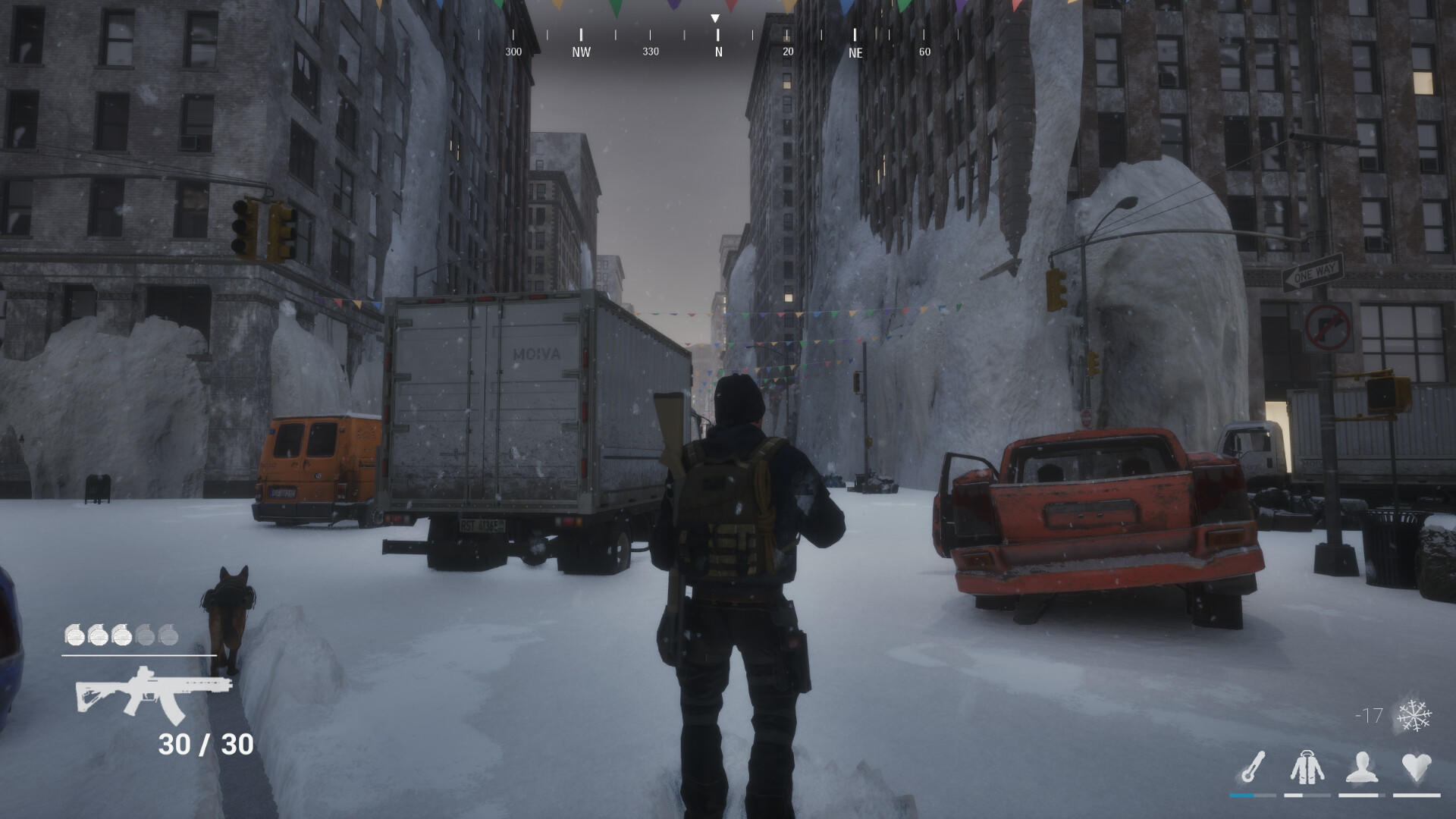1456x819 pixels.
Task: Click the NE compass heading label
Action: [x=855, y=53]
